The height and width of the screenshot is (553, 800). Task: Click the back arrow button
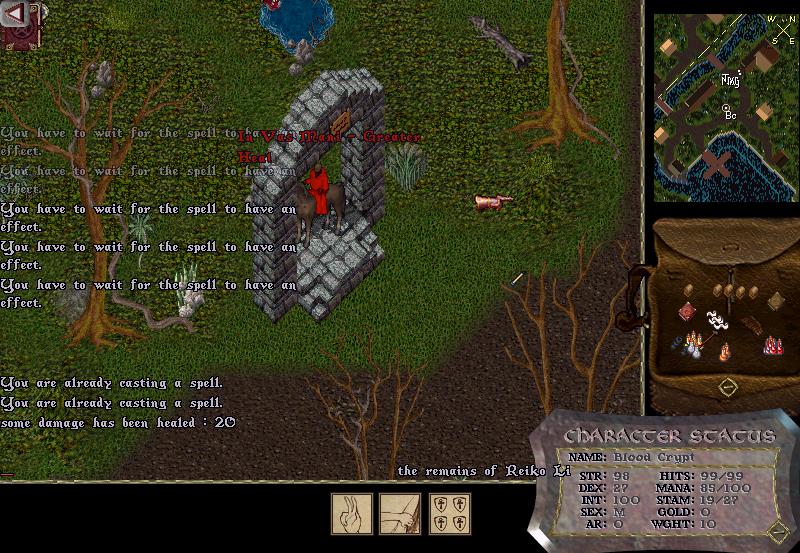click(x=16, y=13)
